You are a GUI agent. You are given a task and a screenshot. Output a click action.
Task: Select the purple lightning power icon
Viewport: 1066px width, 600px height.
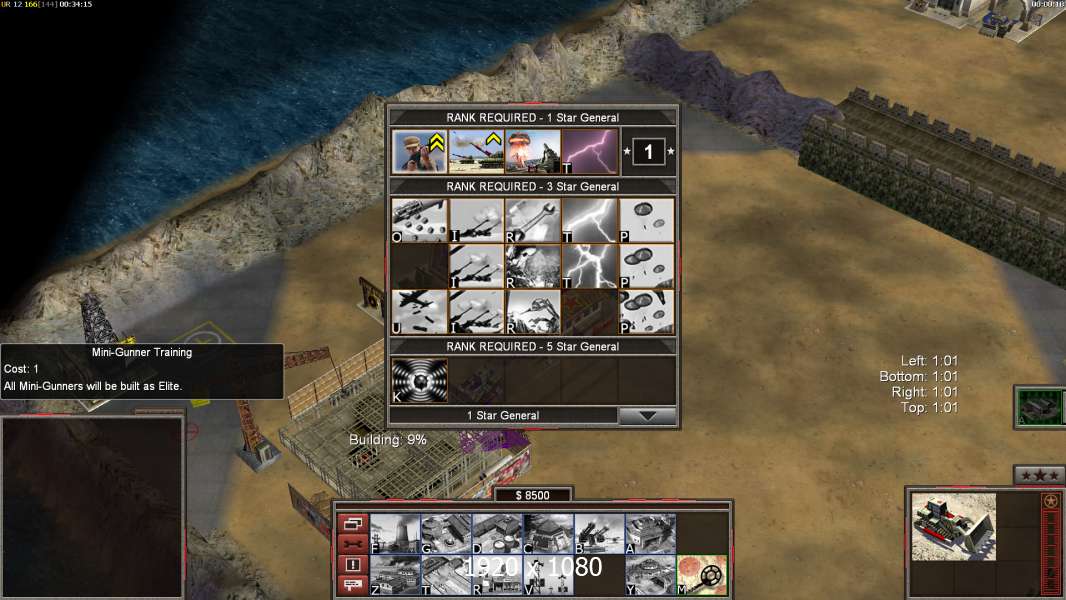pos(589,152)
